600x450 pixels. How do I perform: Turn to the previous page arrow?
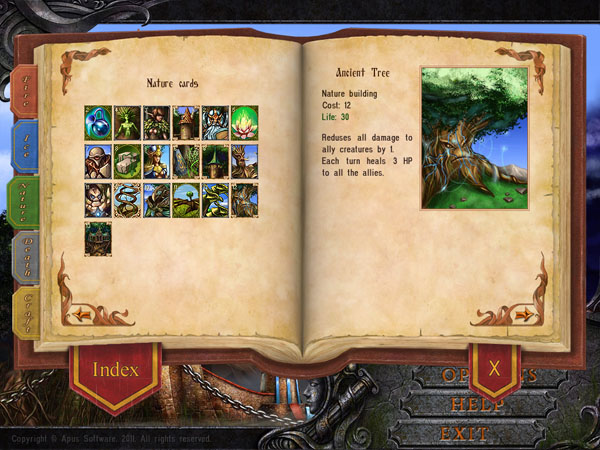click(82, 314)
